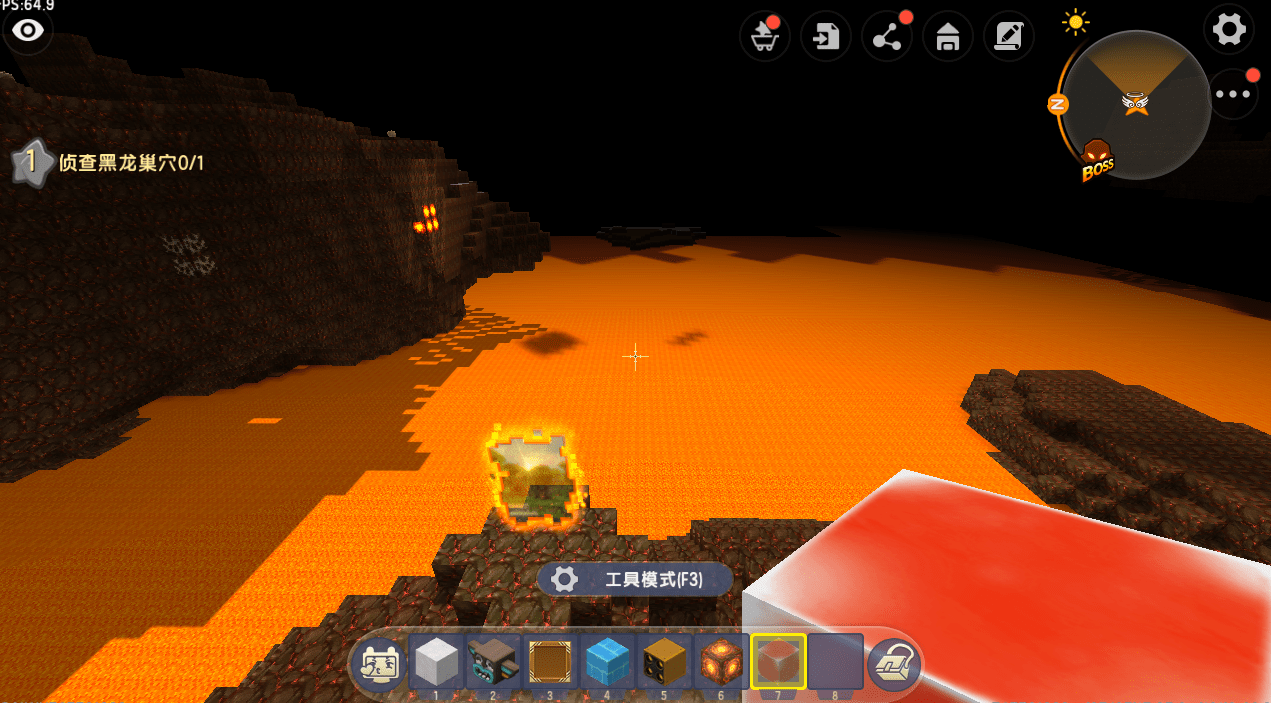Select the yellow dotted block in slot 5
The height and width of the screenshot is (703, 1271).
tap(663, 661)
